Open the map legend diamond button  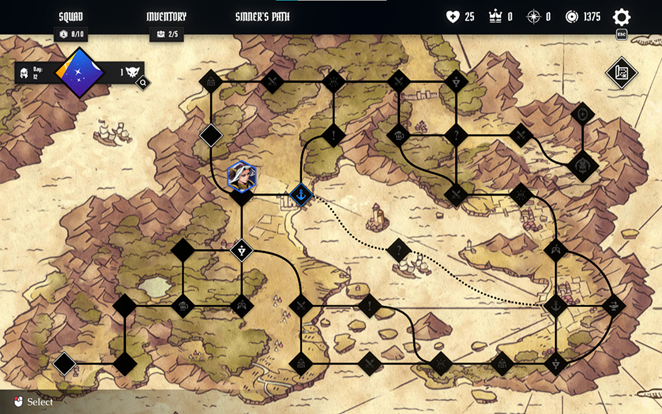pos(622,72)
